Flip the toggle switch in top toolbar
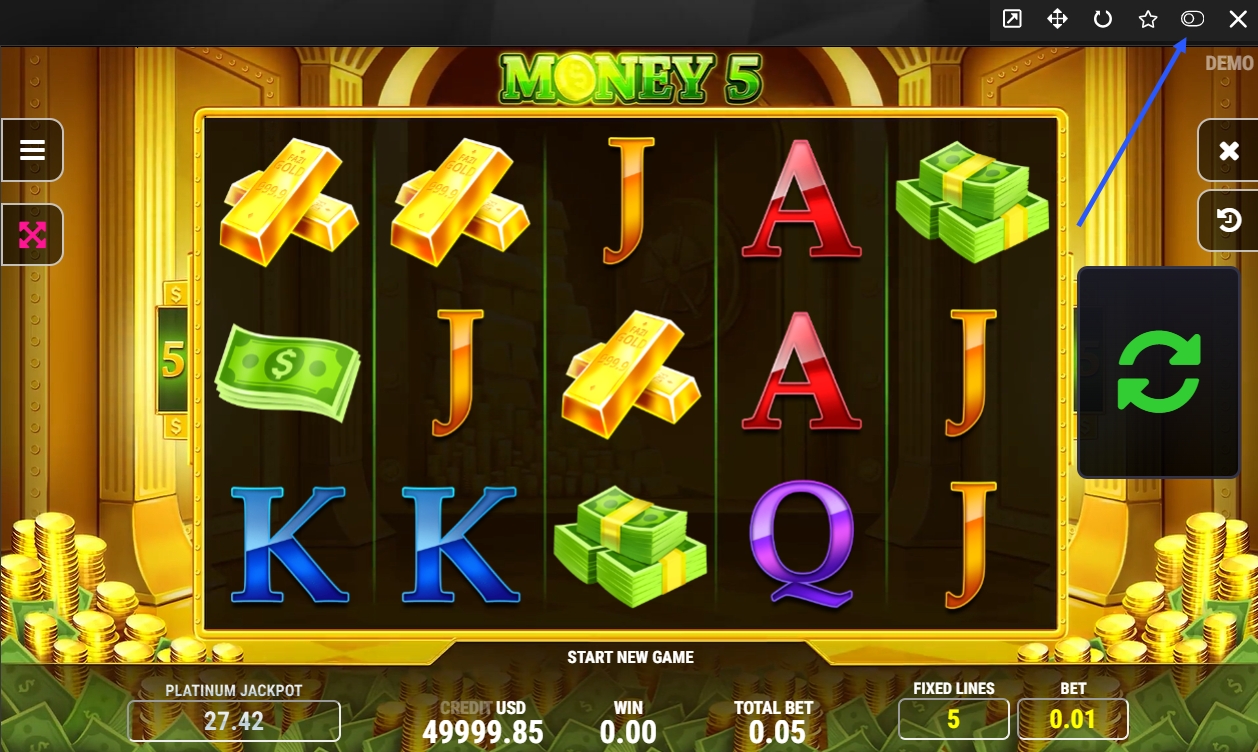 tap(1192, 19)
